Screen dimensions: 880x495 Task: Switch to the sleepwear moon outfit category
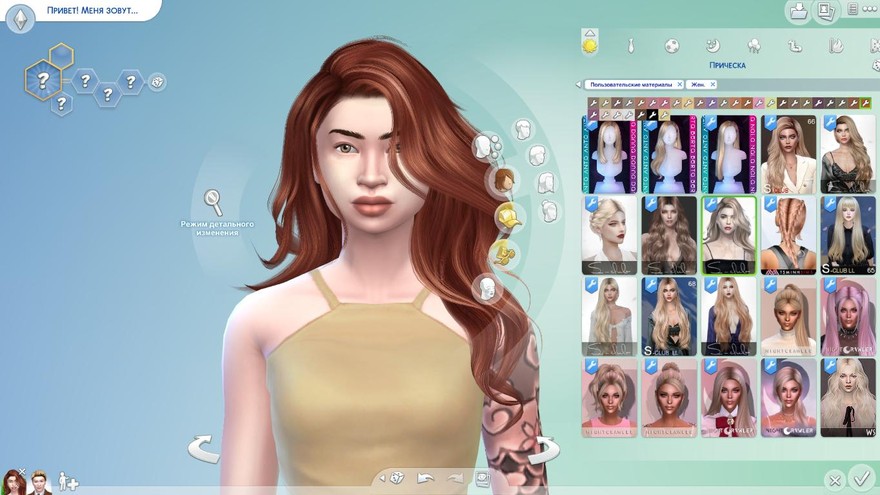click(x=713, y=46)
